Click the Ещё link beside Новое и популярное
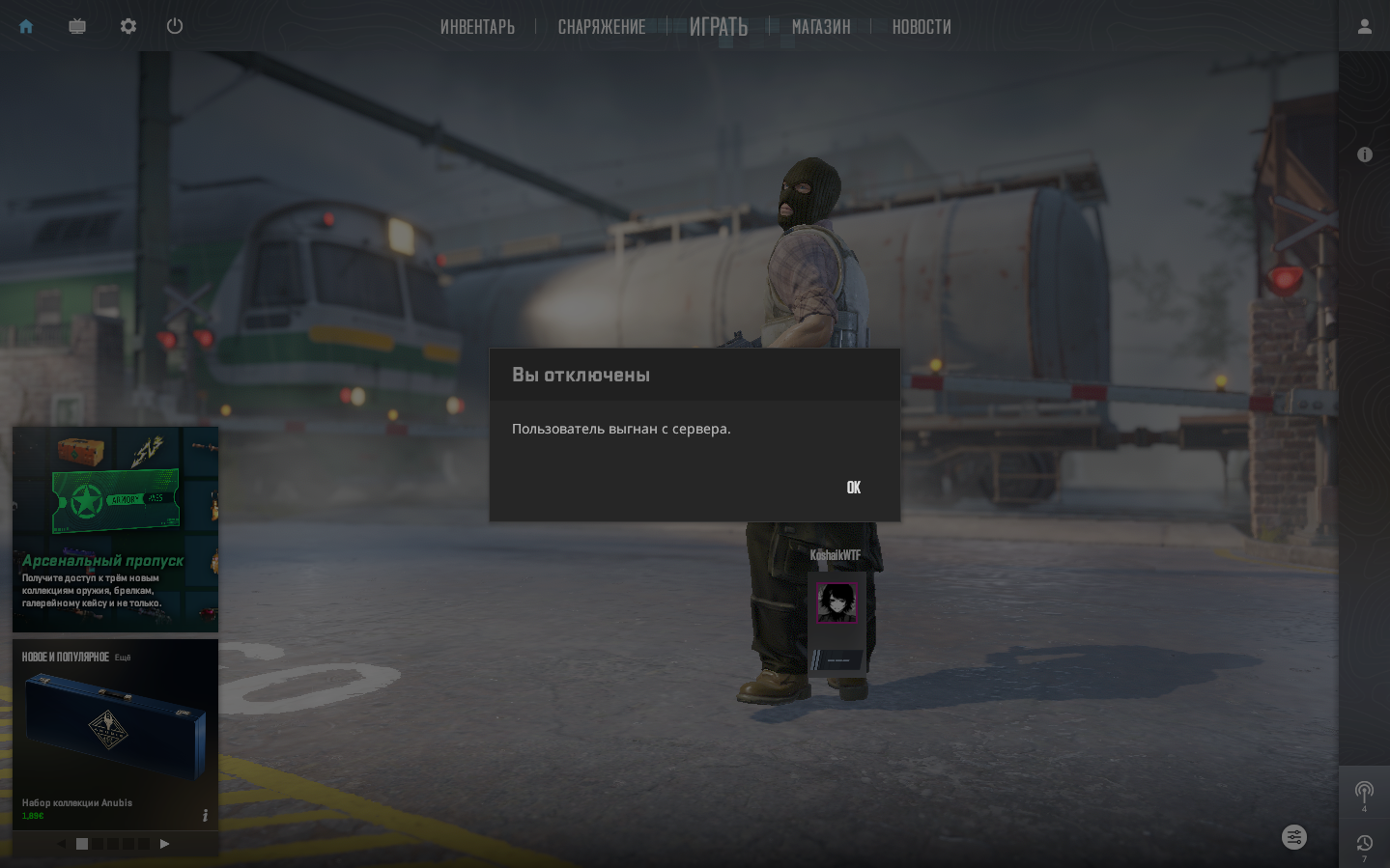The image size is (1390, 868). tap(123, 658)
